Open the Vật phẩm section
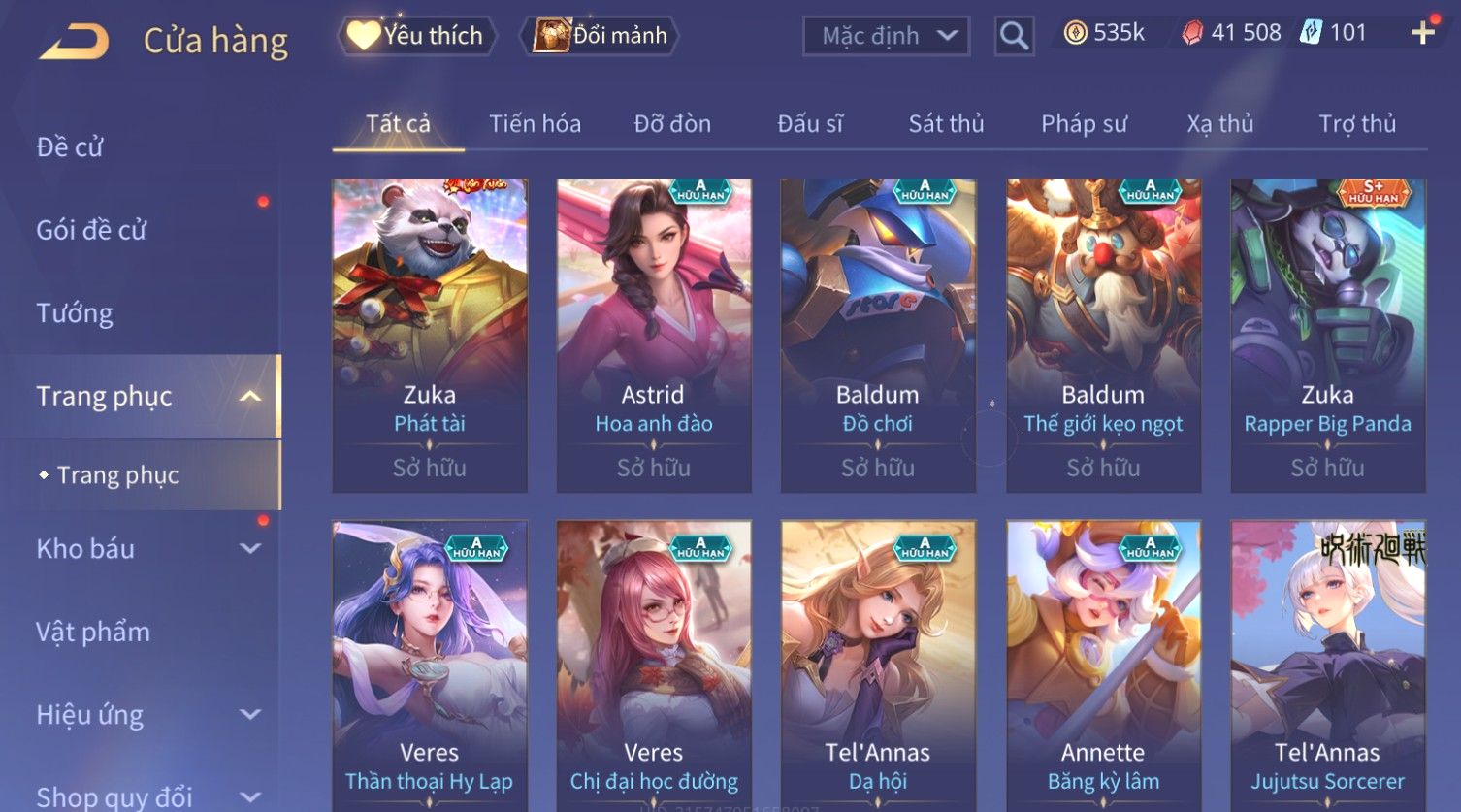The width and height of the screenshot is (1461, 812). click(x=93, y=633)
